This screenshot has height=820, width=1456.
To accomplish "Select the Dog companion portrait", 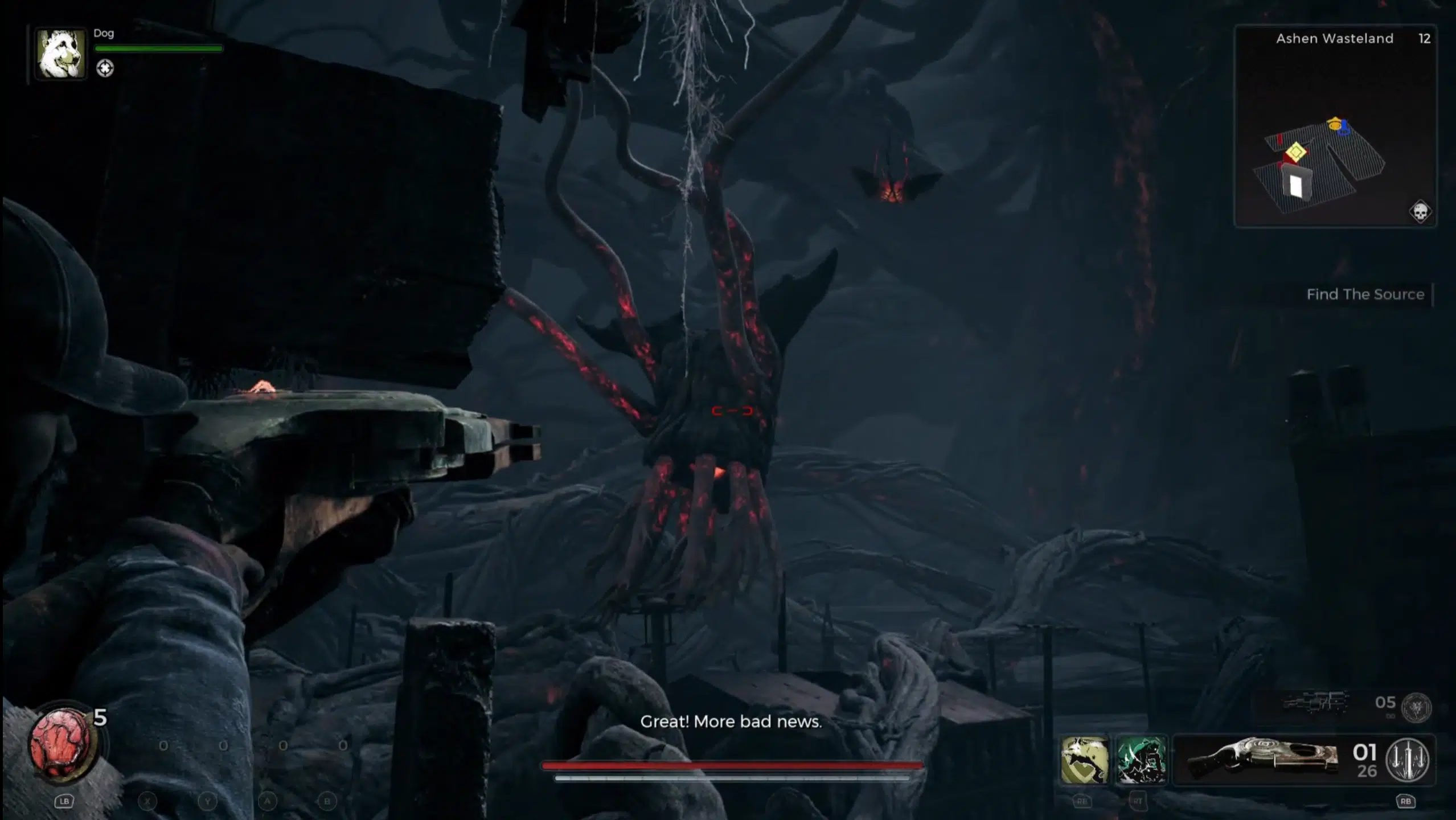I will (60, 54).
